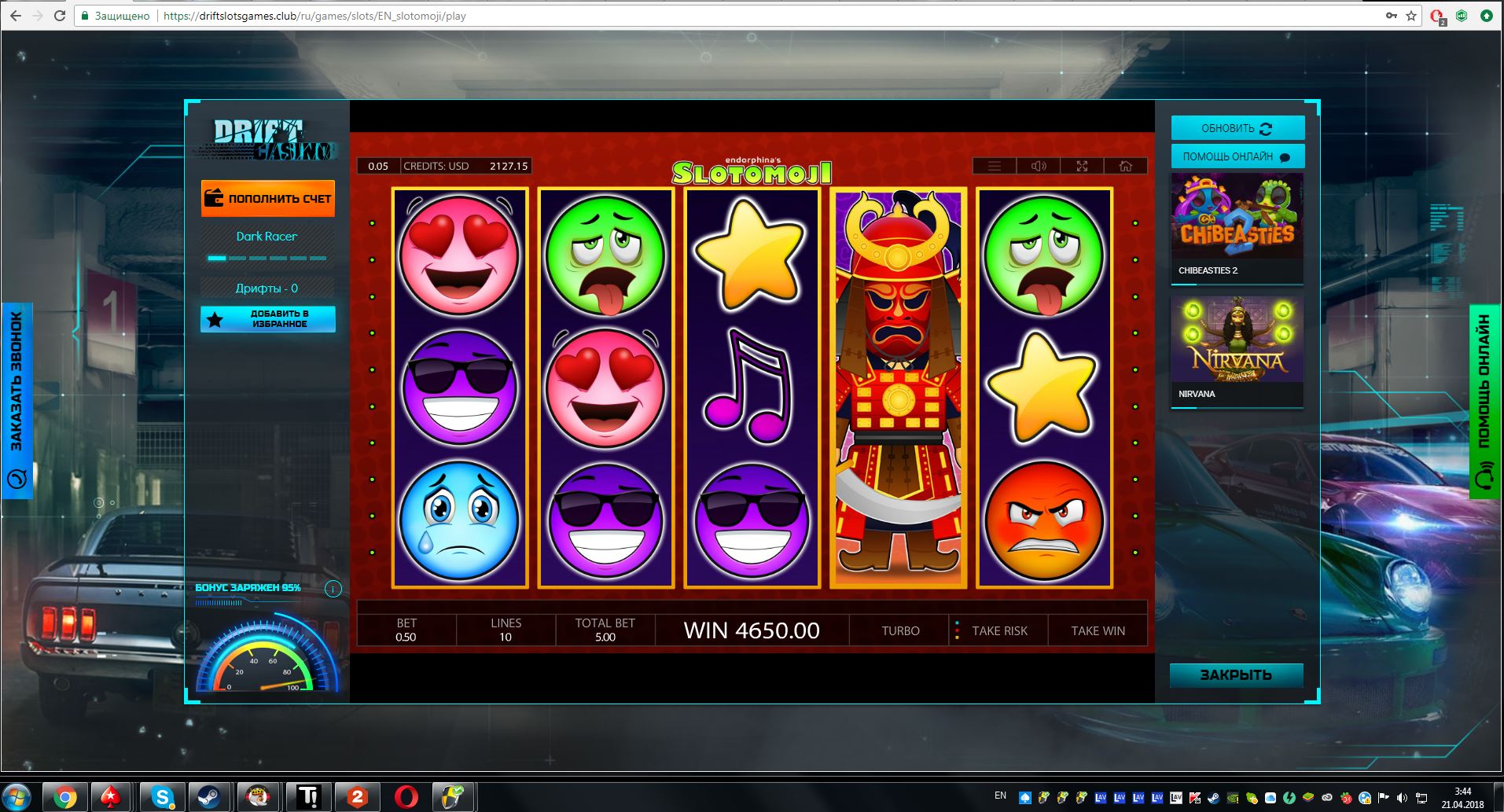Reload the page in the browser
This screenshot has width=1504, height=812.
tap(60, 16)
